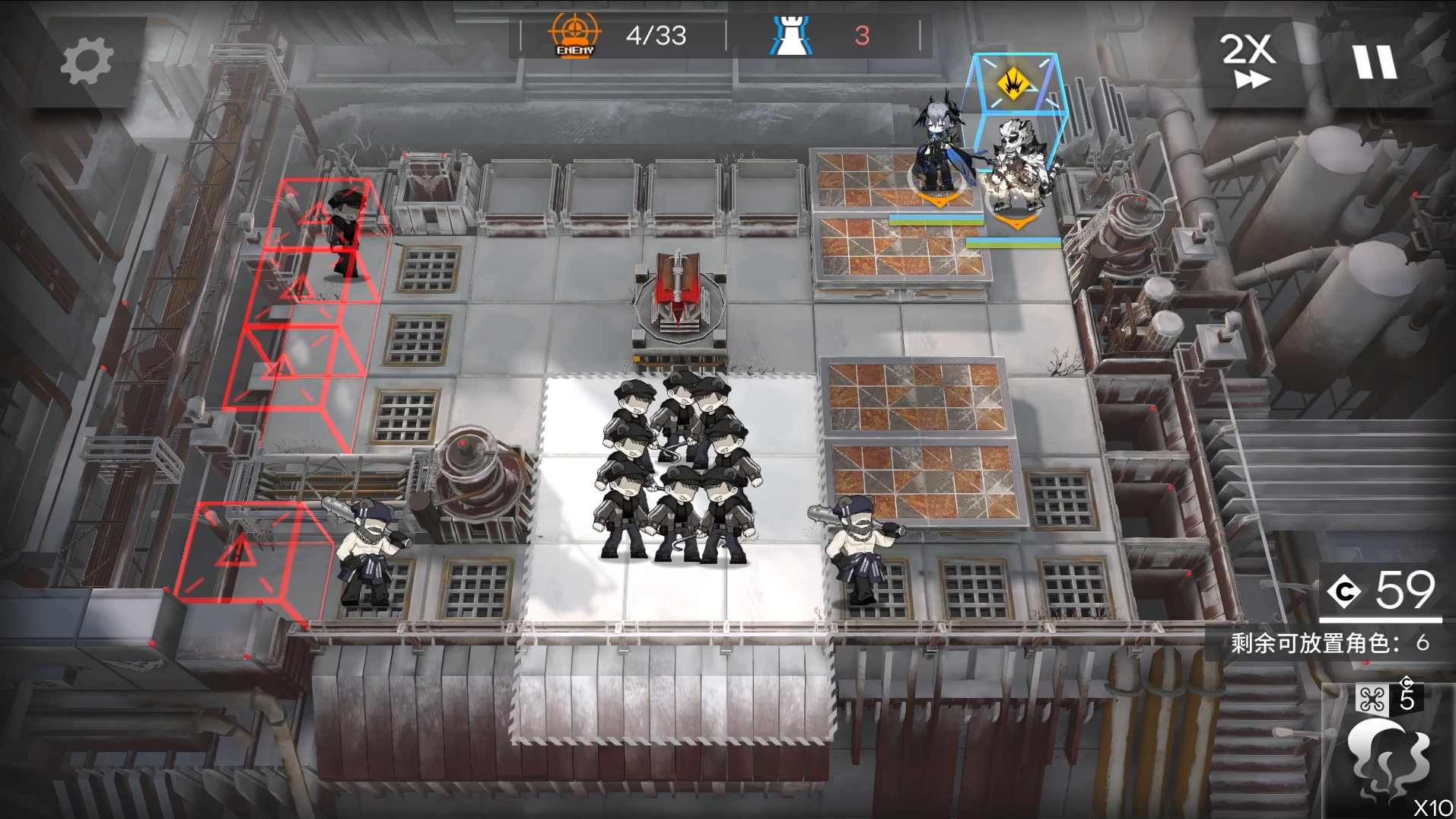Open the settings gear menu
This screenshot has width=1456, height=819.
(86, 62)
